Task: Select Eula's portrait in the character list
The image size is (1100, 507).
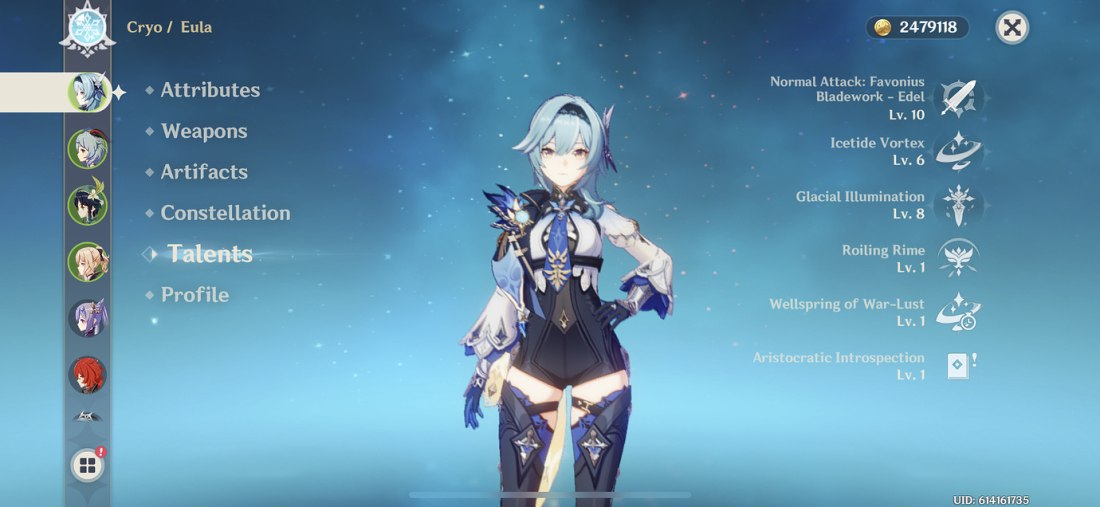Action: point(87,92)
